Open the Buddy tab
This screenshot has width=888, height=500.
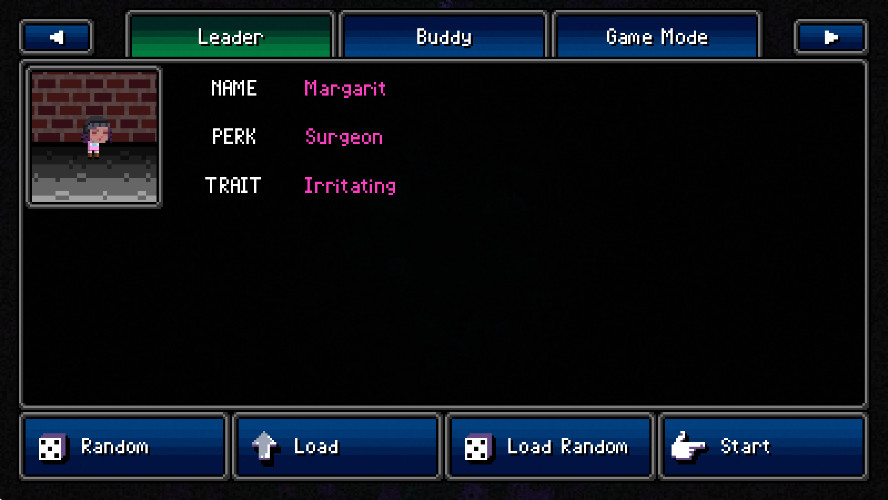(x=443, y=37)
